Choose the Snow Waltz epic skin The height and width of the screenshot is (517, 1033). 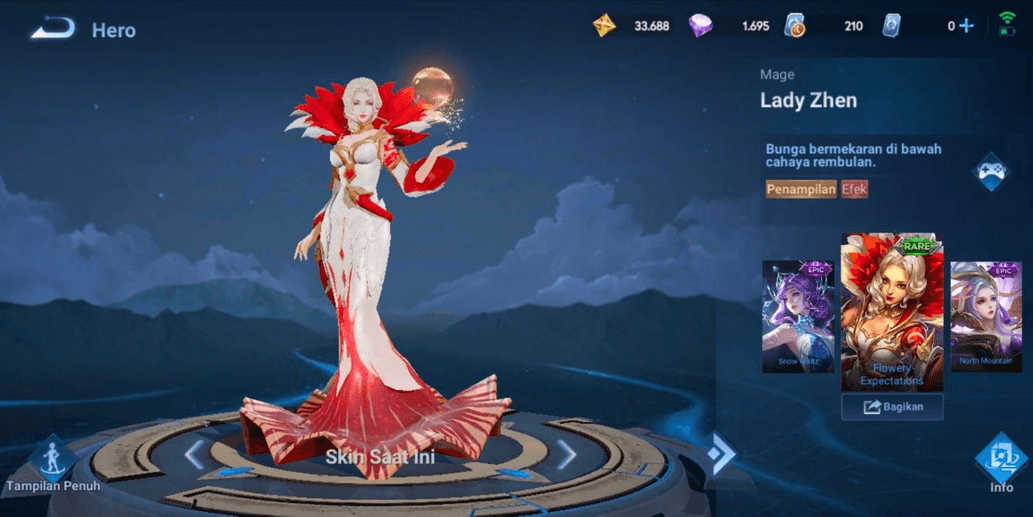(x=798, y=316)
